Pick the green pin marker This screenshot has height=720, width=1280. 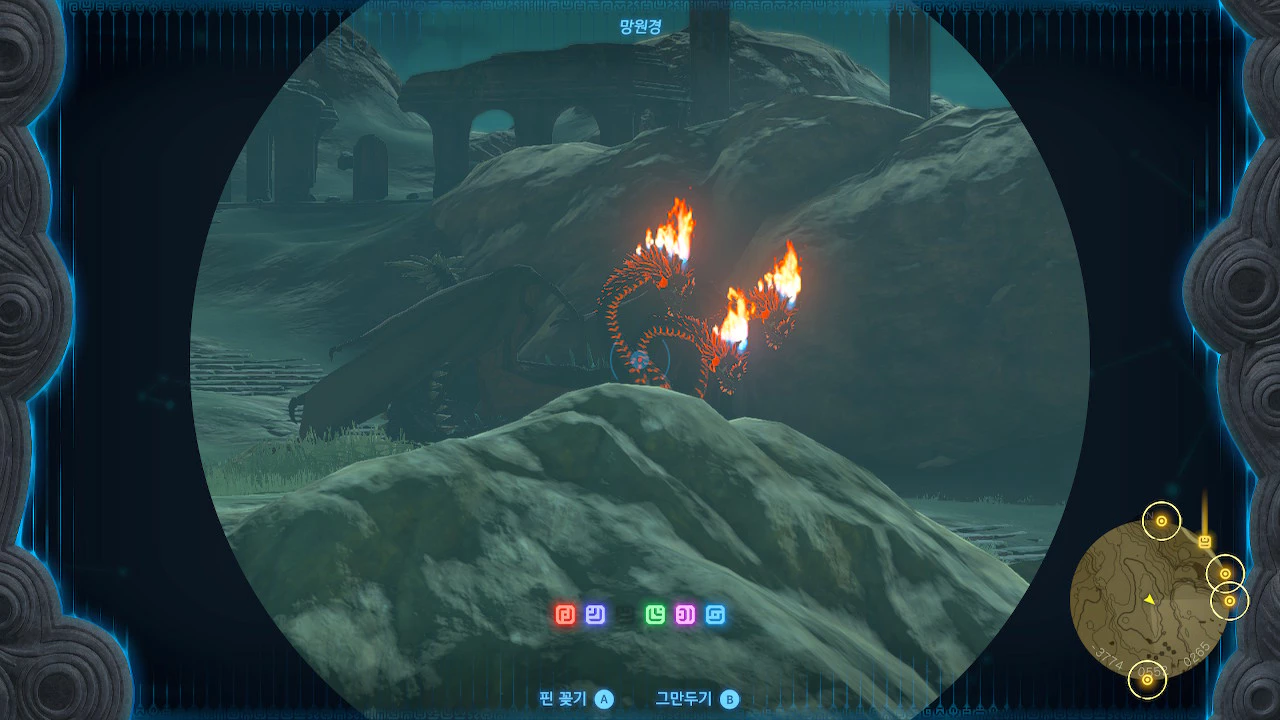[x=655, y=614]
